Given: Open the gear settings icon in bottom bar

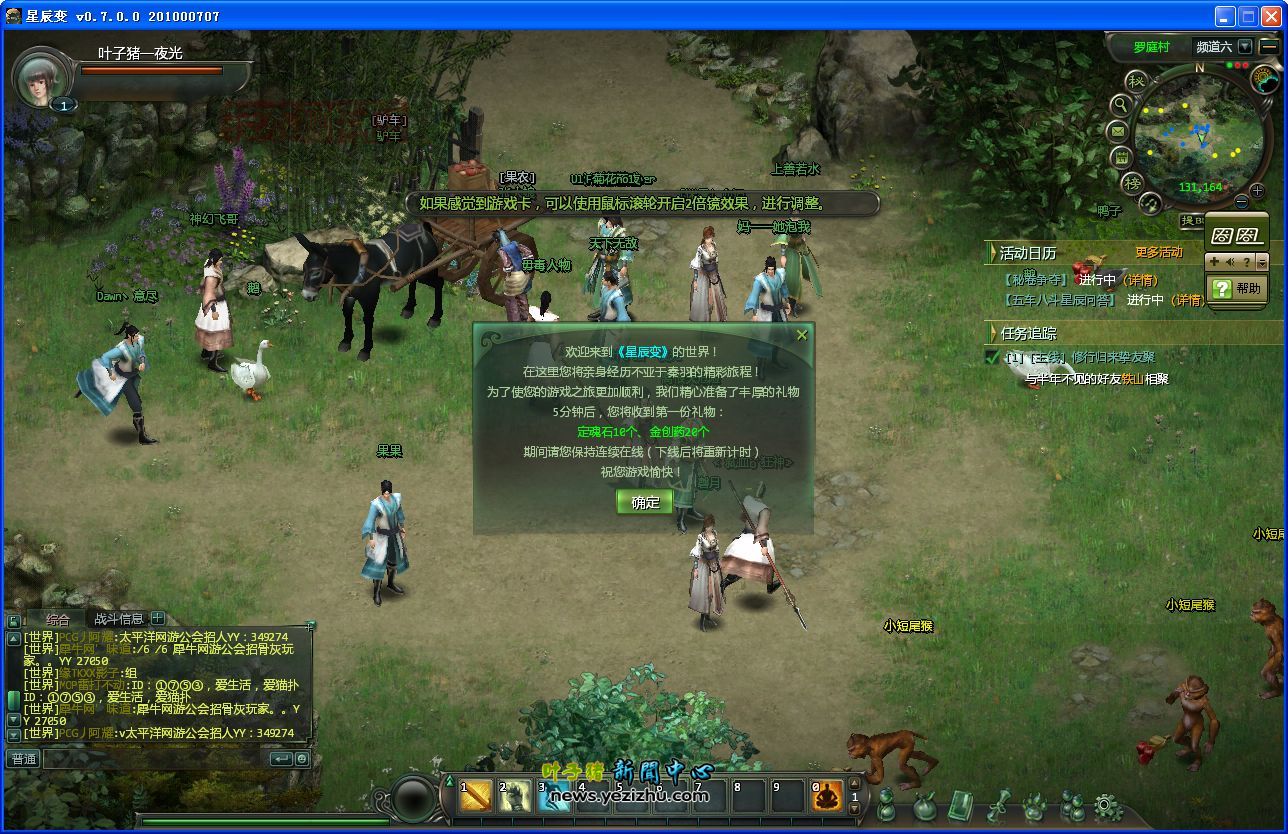Looking at the screenshot, I should pos(1106,806).
